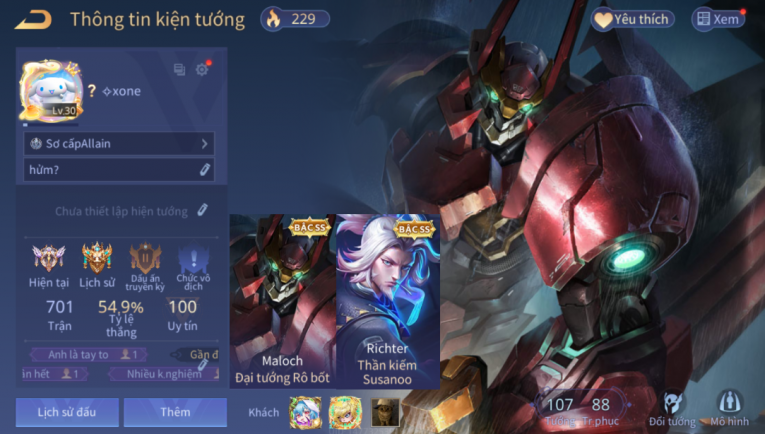Copy player info with the copy icon
This screenshot has height=434, width=765.
click(180, 69)
